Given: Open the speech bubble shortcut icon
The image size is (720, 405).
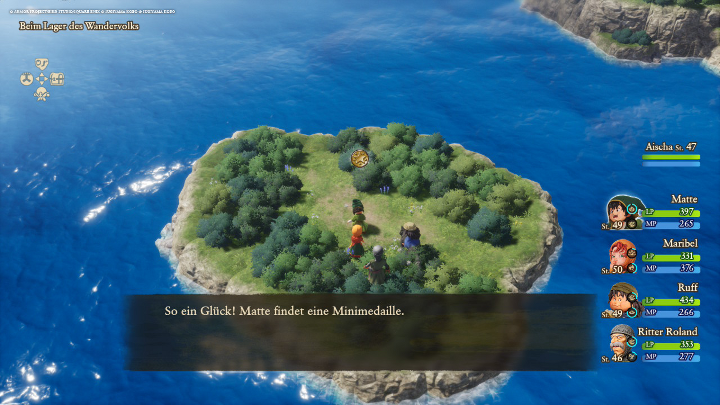Looking at the screenshot, I should coord(42,63).
